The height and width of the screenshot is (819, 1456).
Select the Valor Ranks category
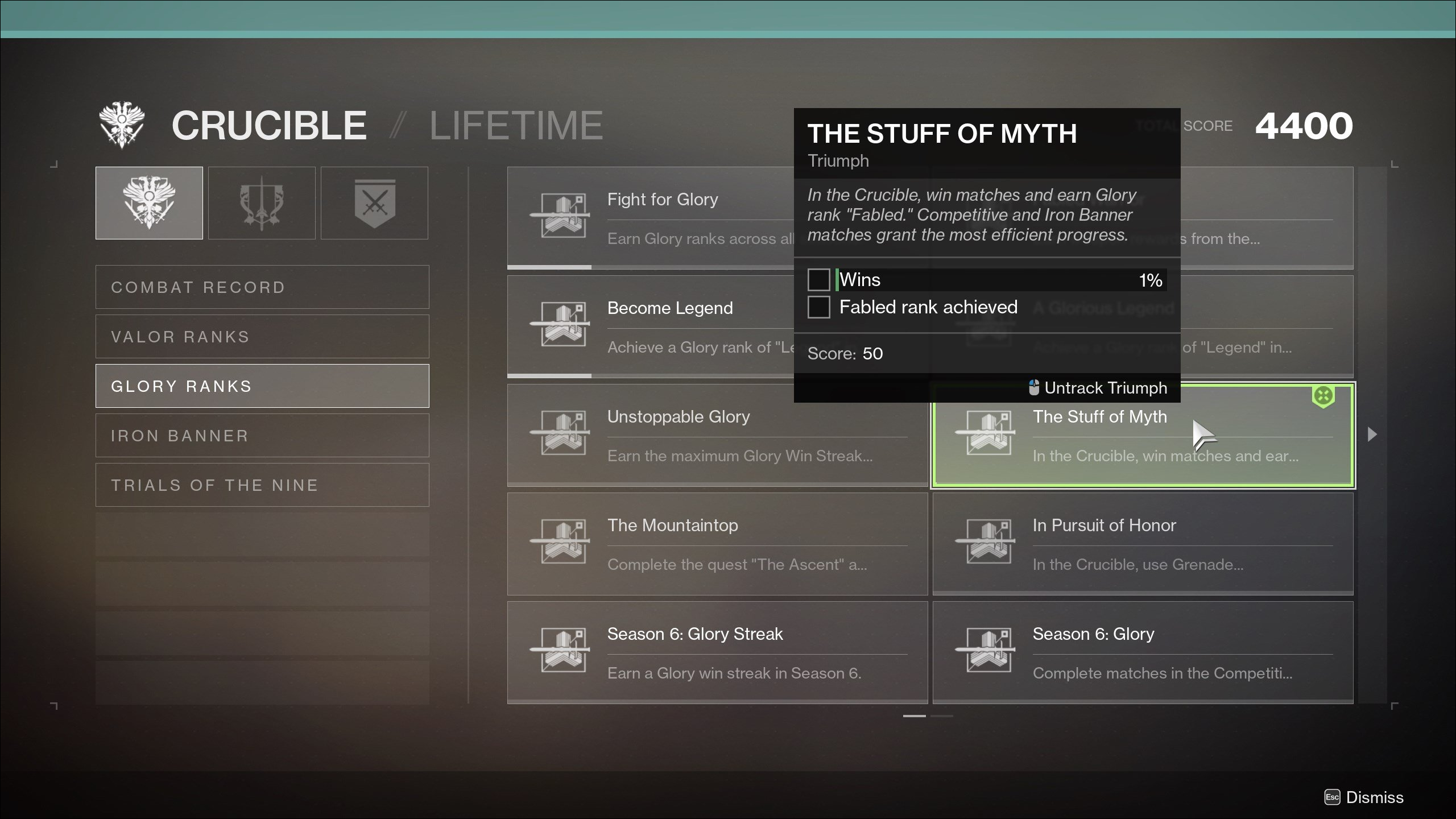coord(262,337)
